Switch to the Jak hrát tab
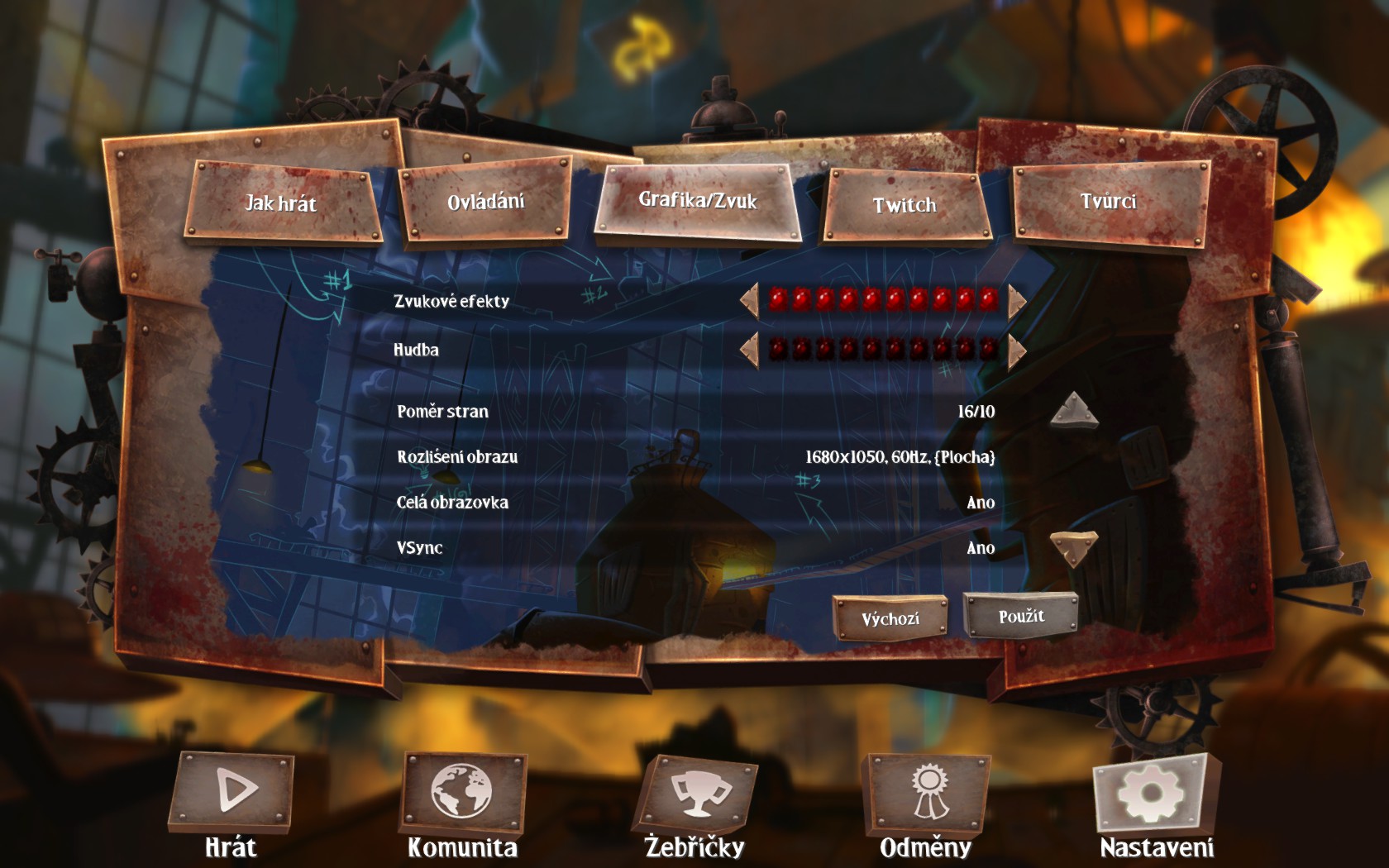Viewport: 1389px width, 868px height. (281, 203)
